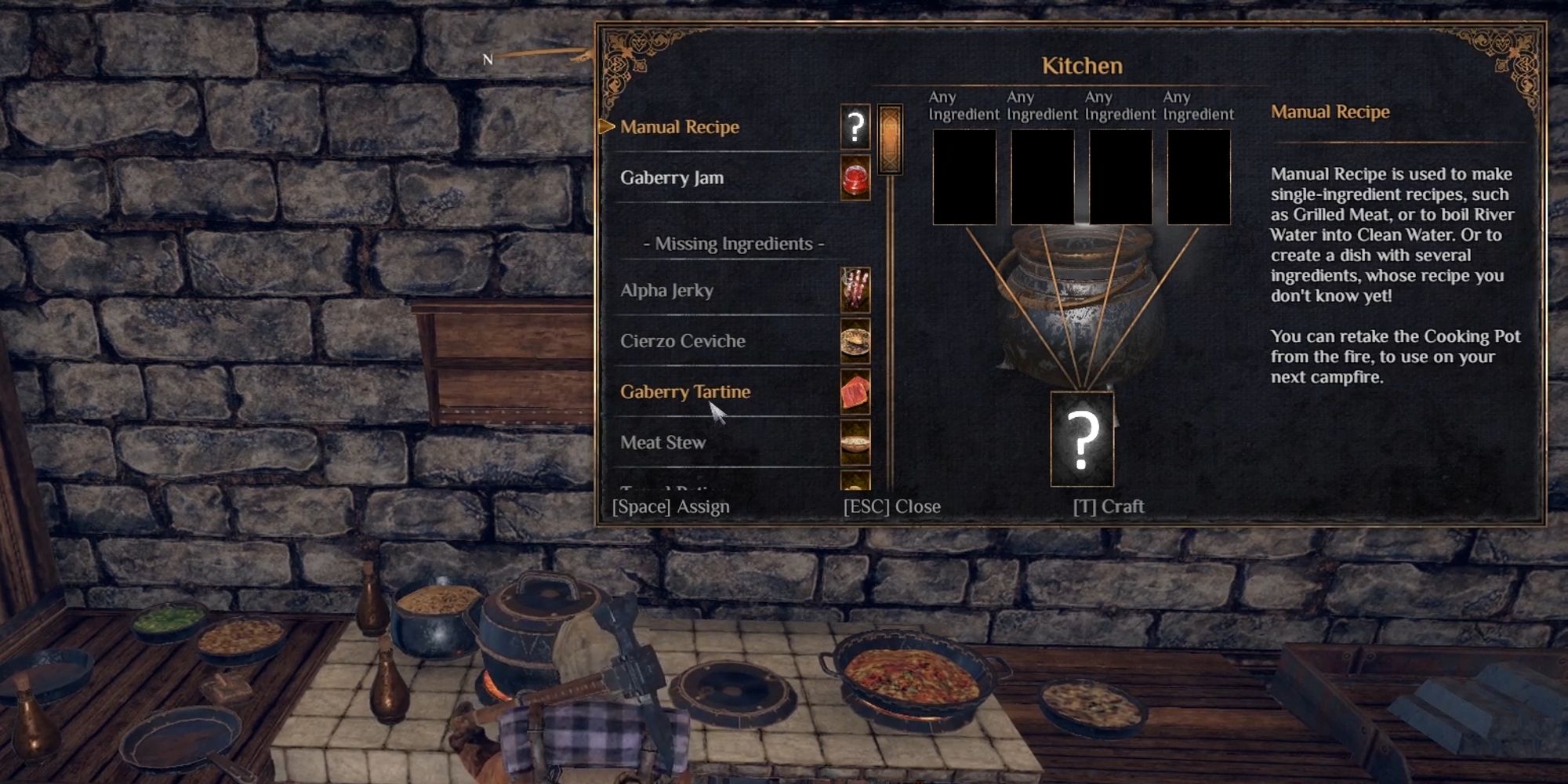Select the Gaberry Jam list entry
This screenshot has width=1568, height=784.
pyautogui.click(x=673, y=178)
